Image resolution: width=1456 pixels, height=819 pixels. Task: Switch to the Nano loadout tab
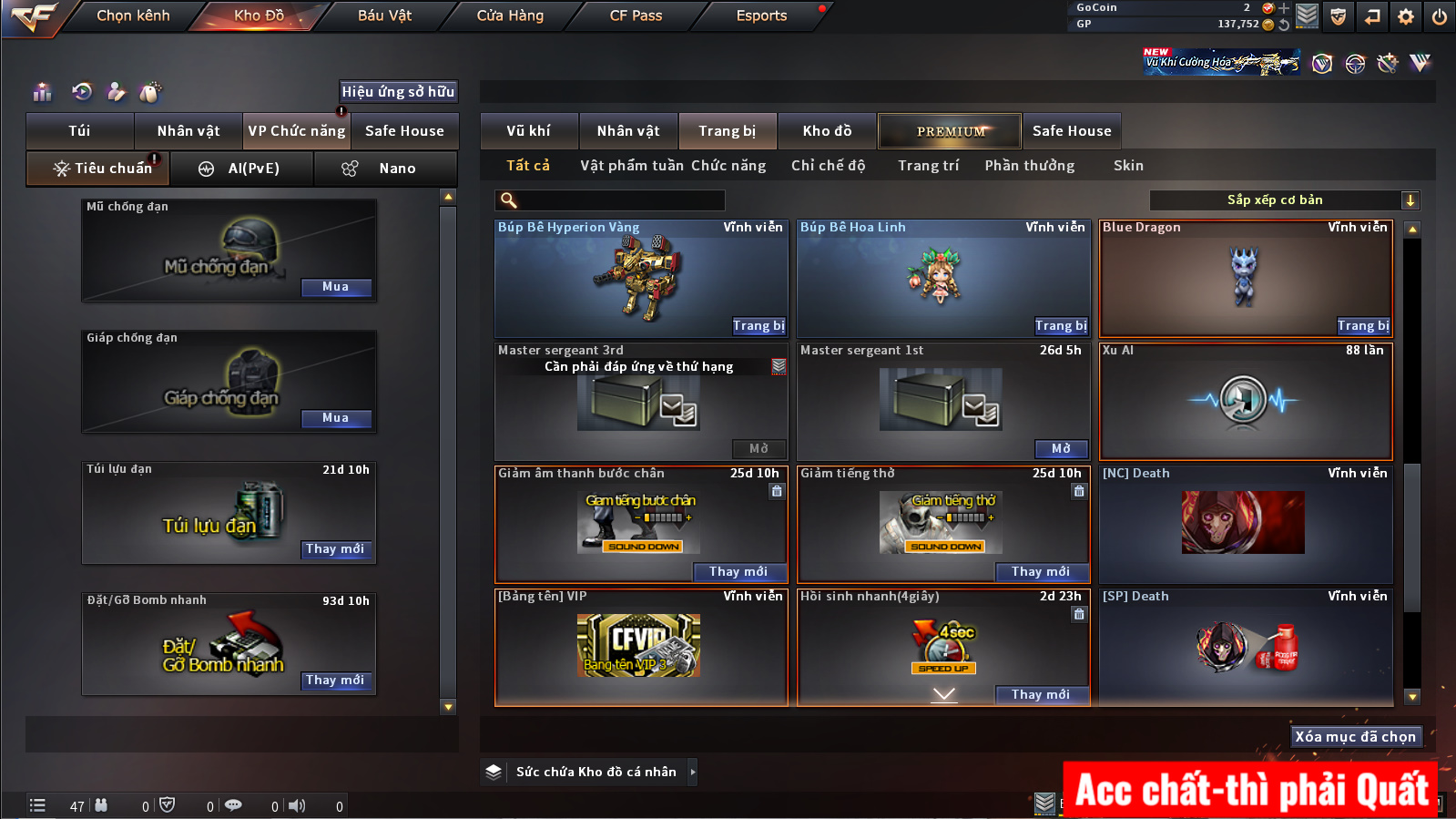tap(385, 169)
